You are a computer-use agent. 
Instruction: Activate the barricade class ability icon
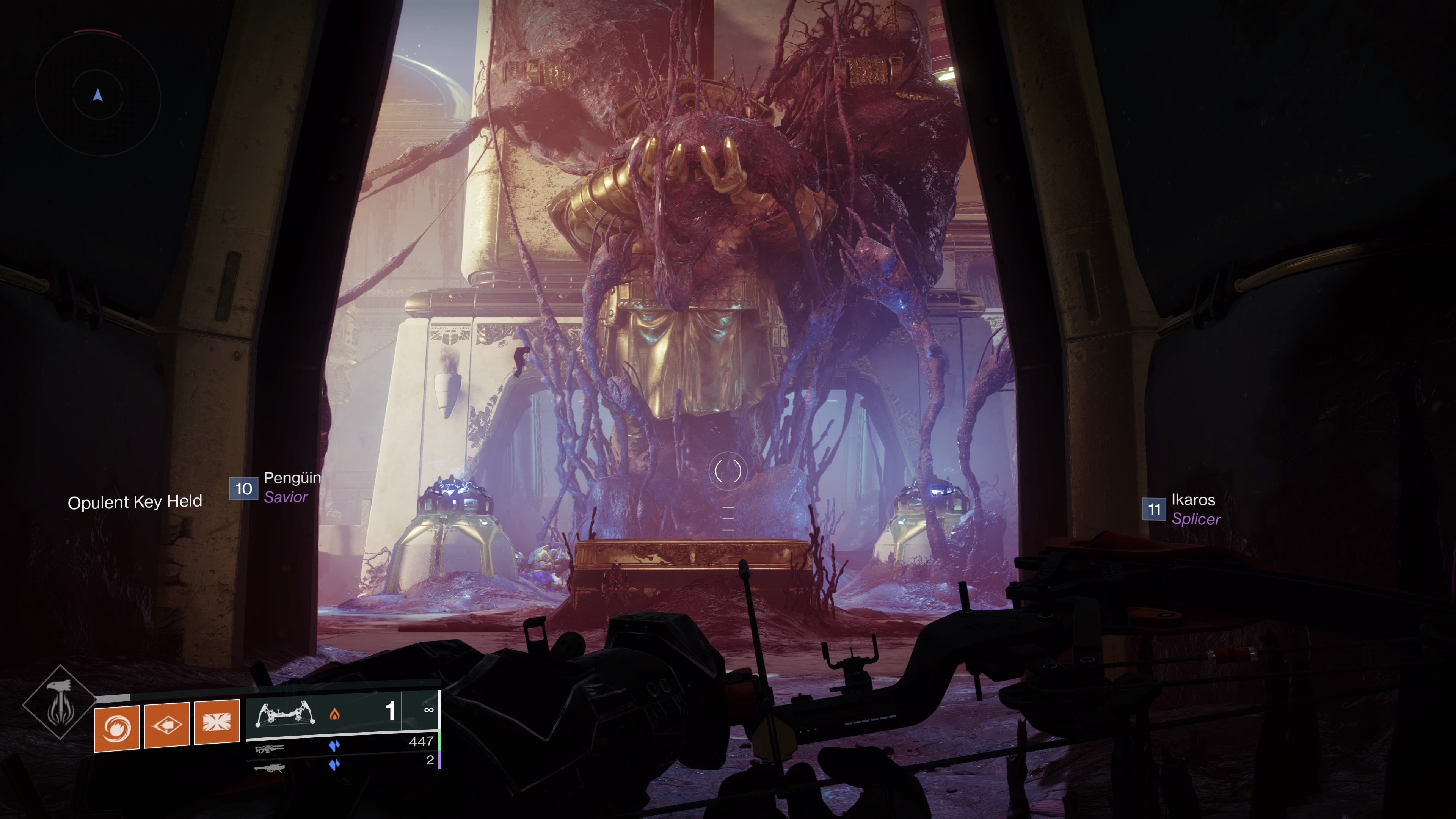coord(217,722)
